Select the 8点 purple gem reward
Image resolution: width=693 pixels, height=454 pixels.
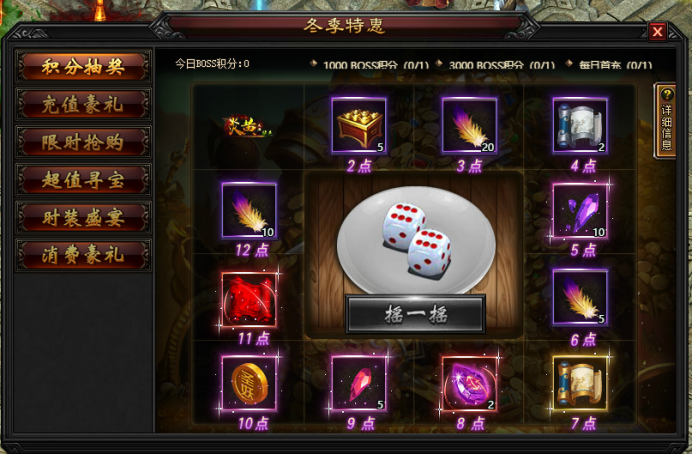point(469,383)
